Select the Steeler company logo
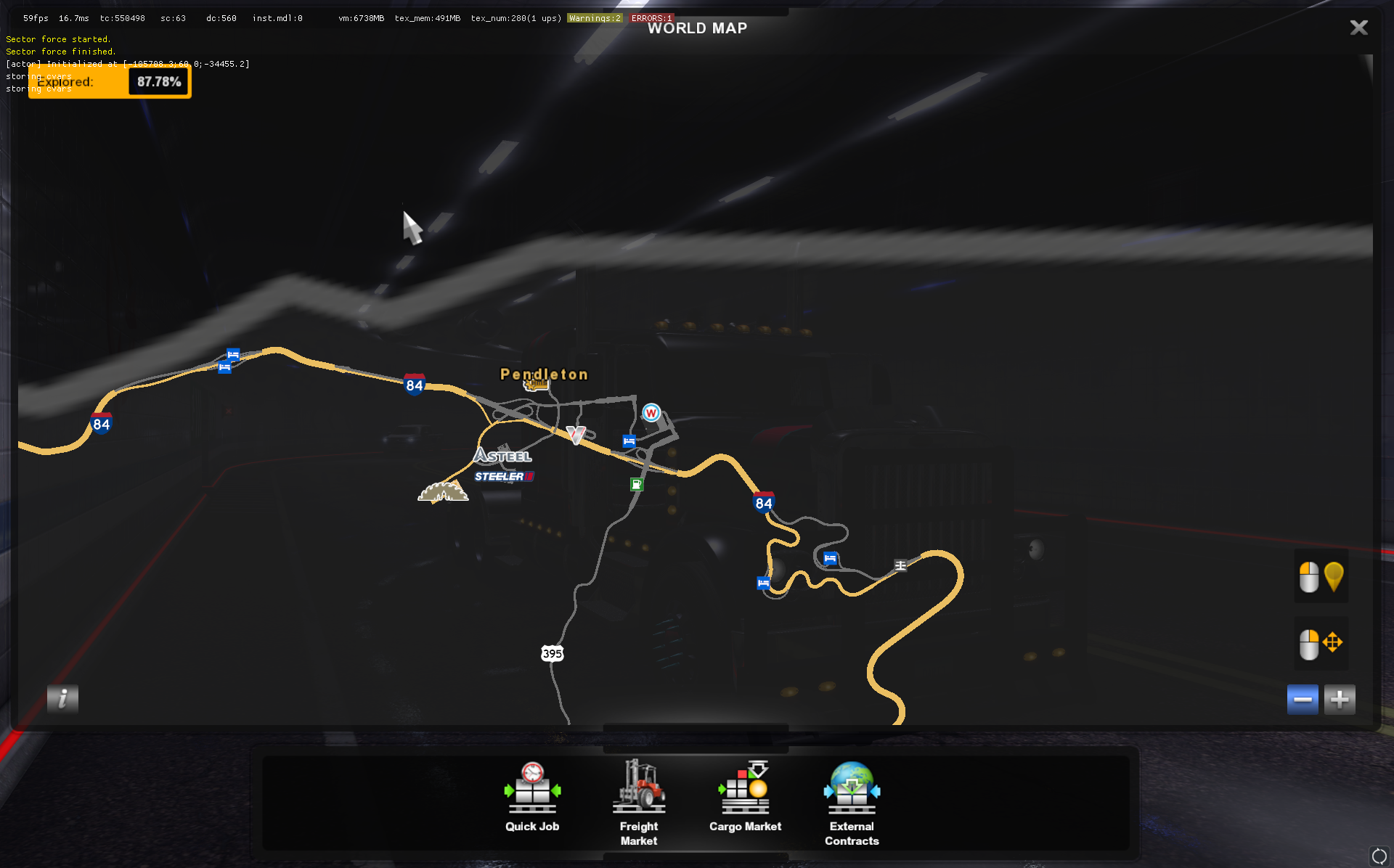This screenshot has width=1394, height=868. (504, 477)
